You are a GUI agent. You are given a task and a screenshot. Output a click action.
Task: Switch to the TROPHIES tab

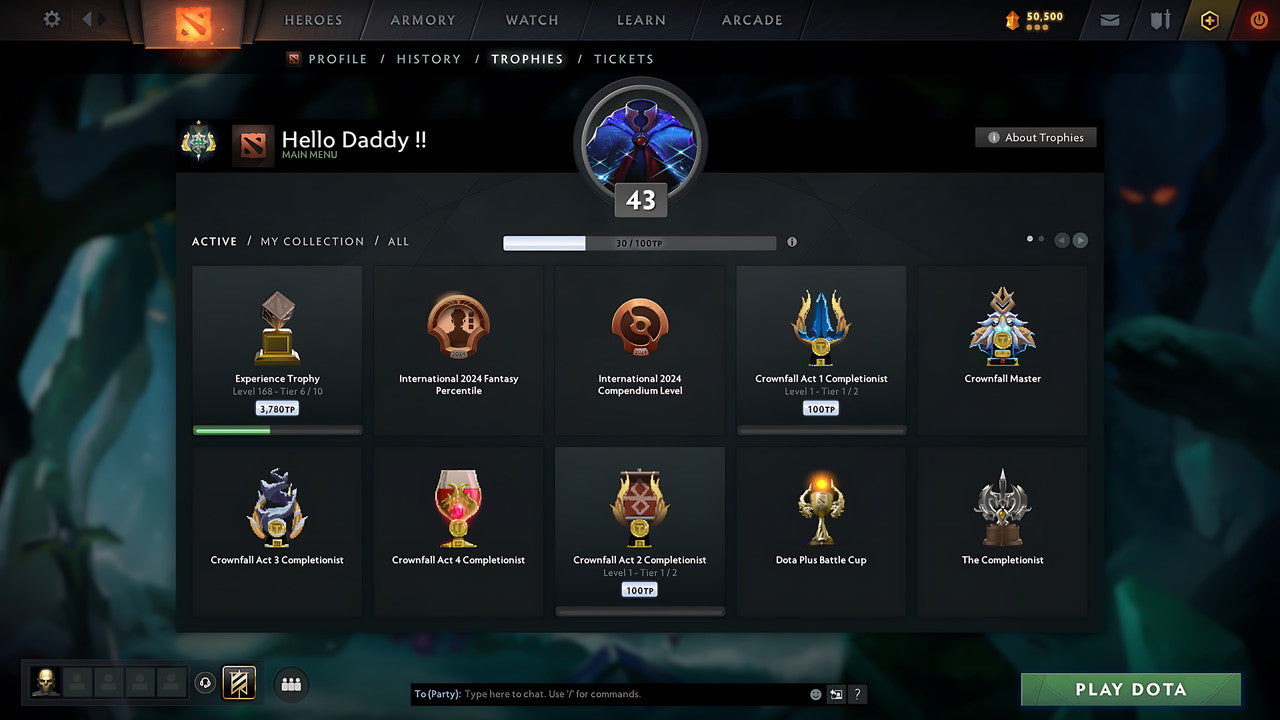pos(528,59)
